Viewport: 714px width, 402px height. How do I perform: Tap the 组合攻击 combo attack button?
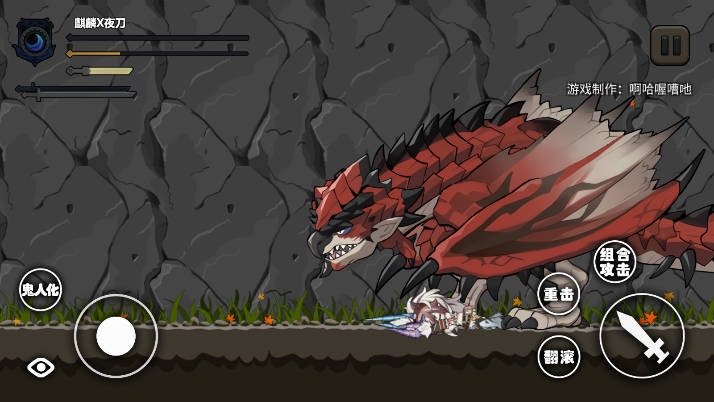pyautogui.click(x=615, y=262)
